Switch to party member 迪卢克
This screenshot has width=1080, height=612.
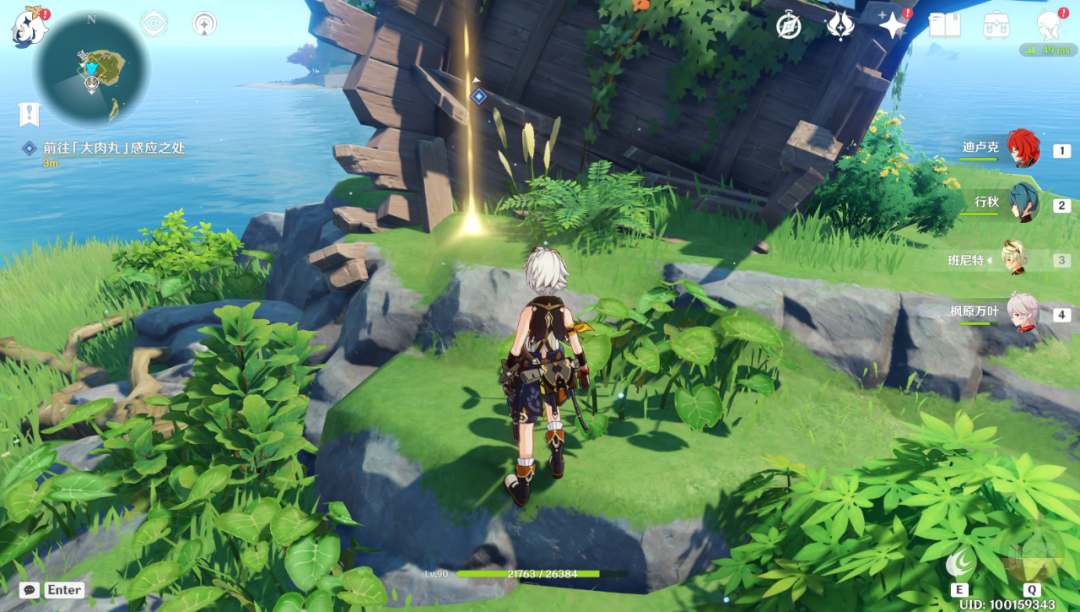click(x=1022, y=149)
